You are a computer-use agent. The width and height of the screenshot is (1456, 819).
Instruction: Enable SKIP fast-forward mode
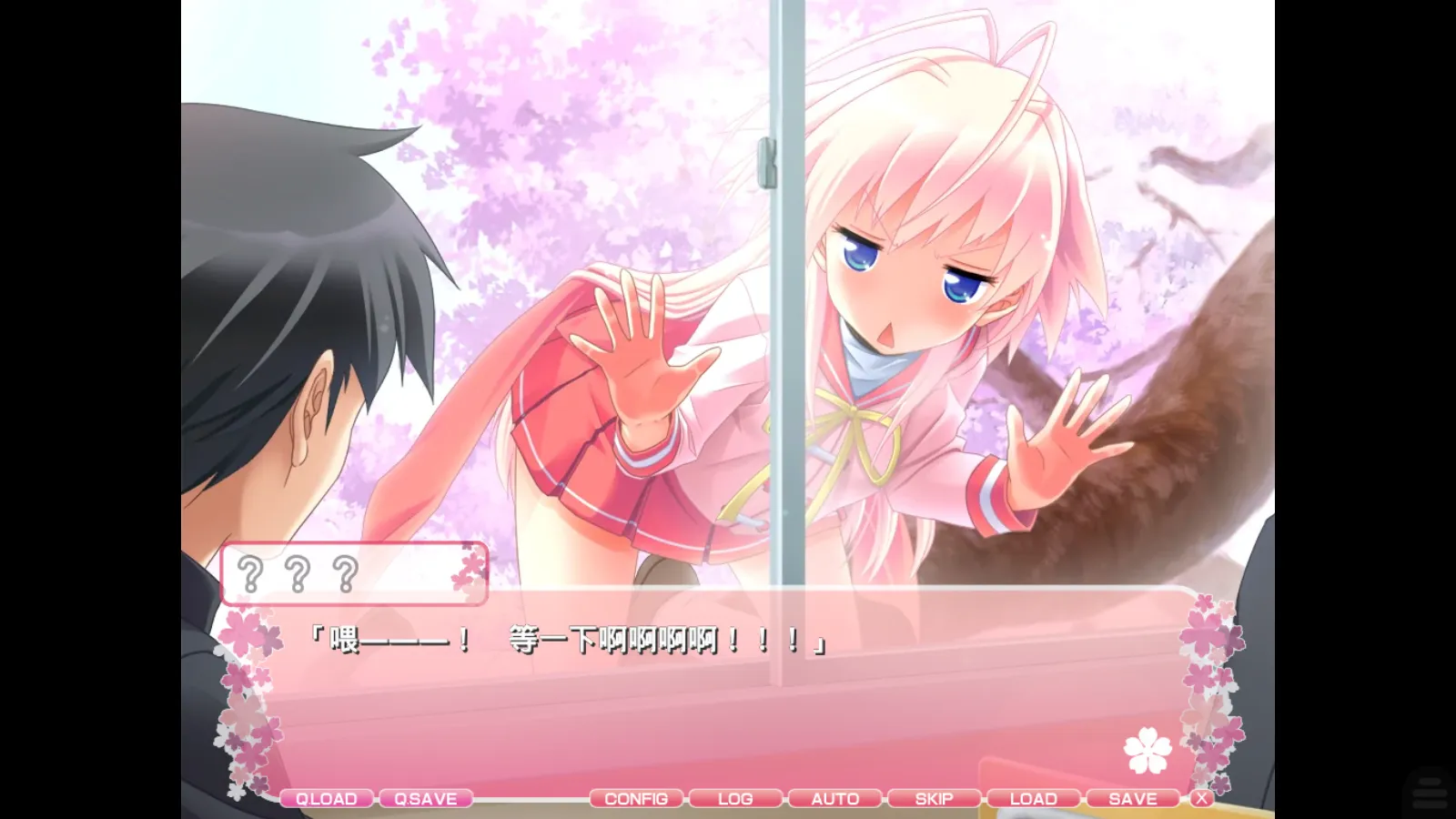[x=933, y=798]
